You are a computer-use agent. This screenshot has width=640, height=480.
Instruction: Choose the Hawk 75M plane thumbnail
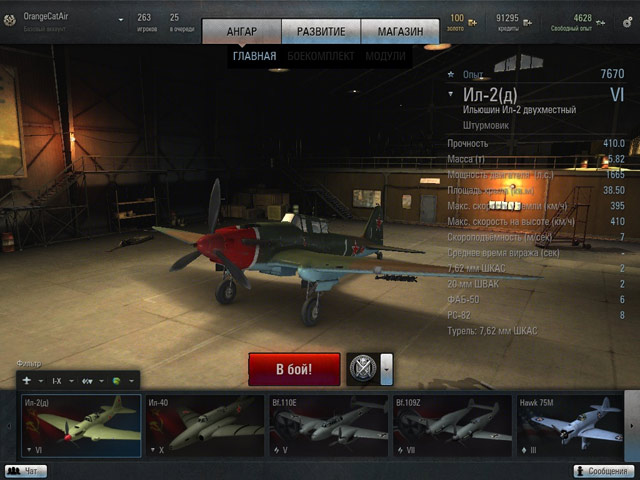pyautogui.click(x=568, y=426)
